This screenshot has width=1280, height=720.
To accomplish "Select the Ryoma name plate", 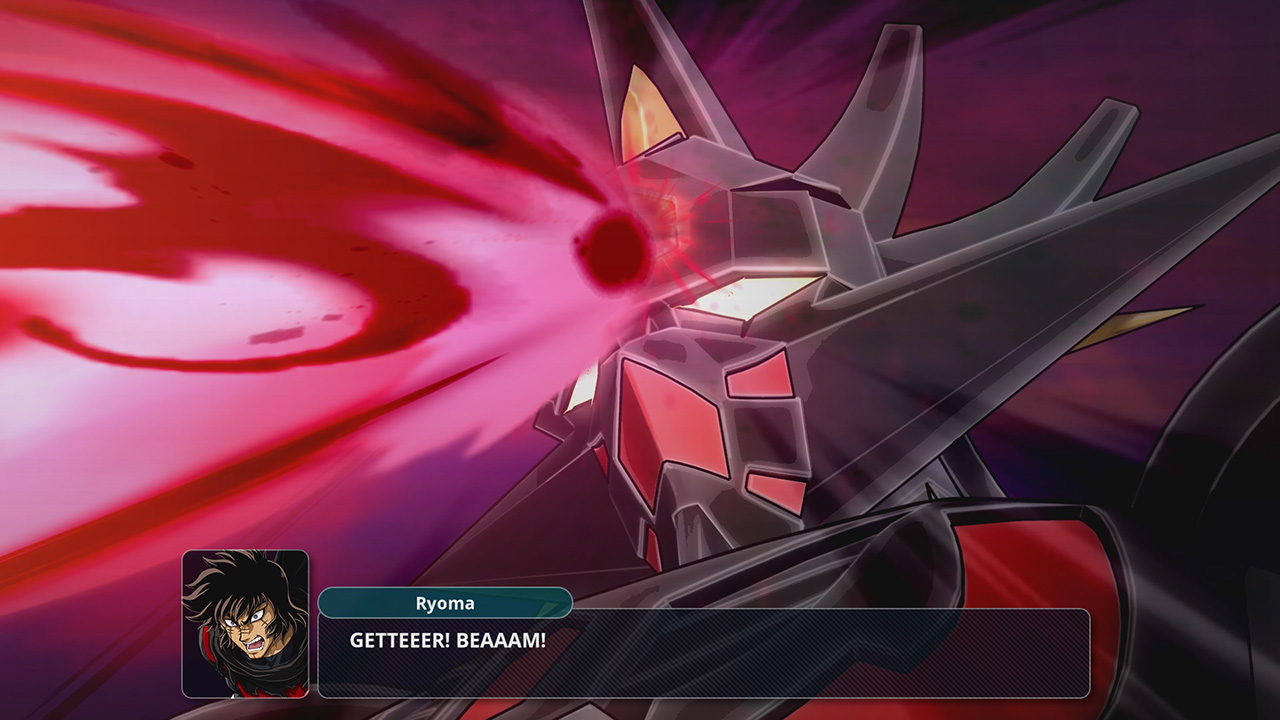I will (447, 604).
